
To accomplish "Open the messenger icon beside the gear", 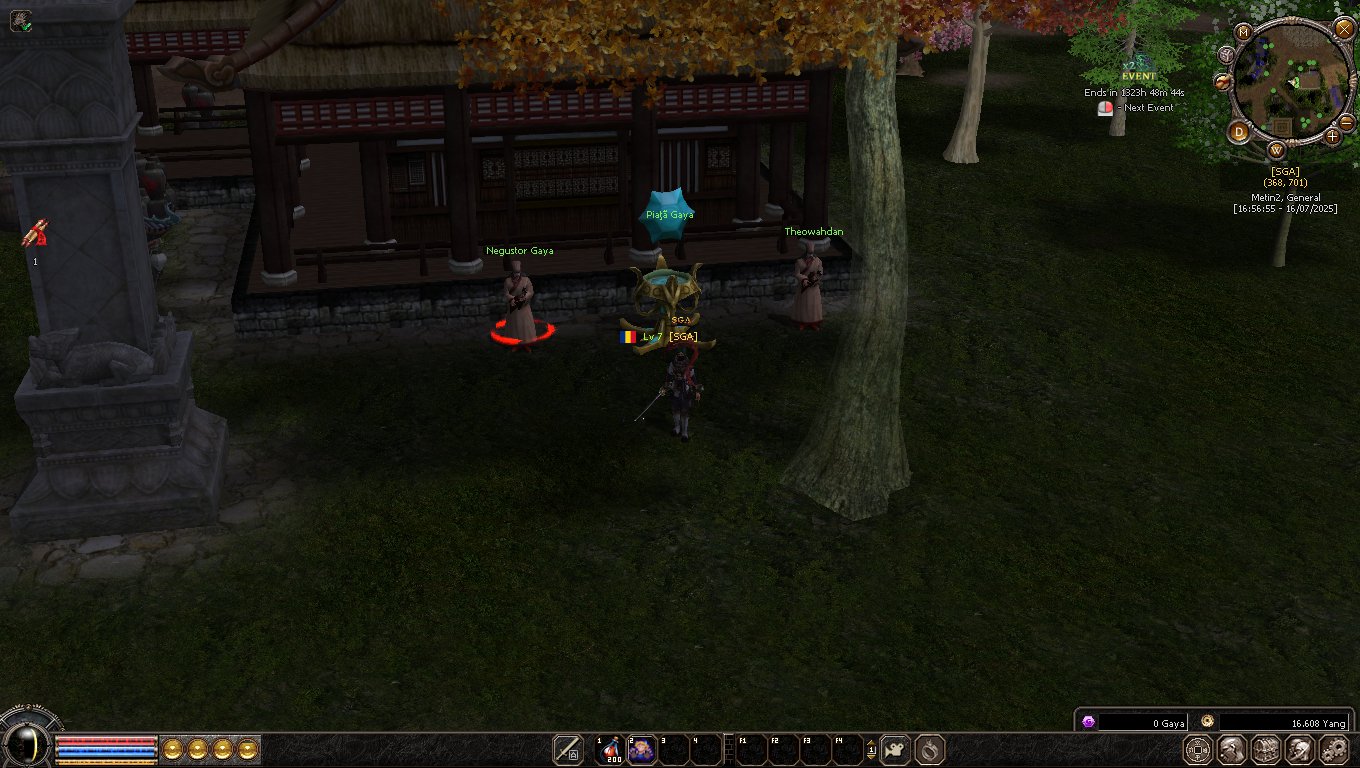I will (1299, 749).
